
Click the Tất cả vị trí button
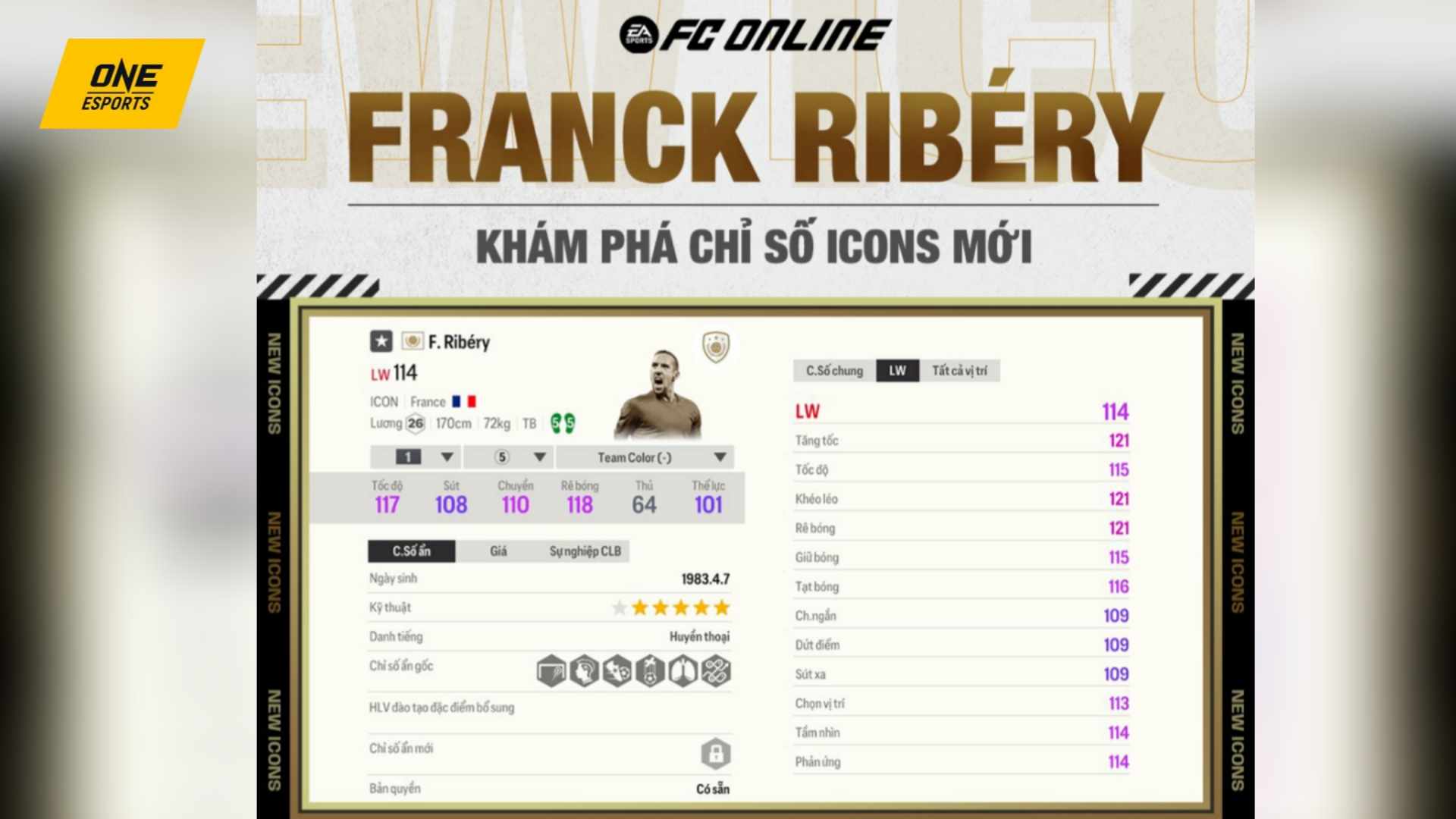click(960, 371)
